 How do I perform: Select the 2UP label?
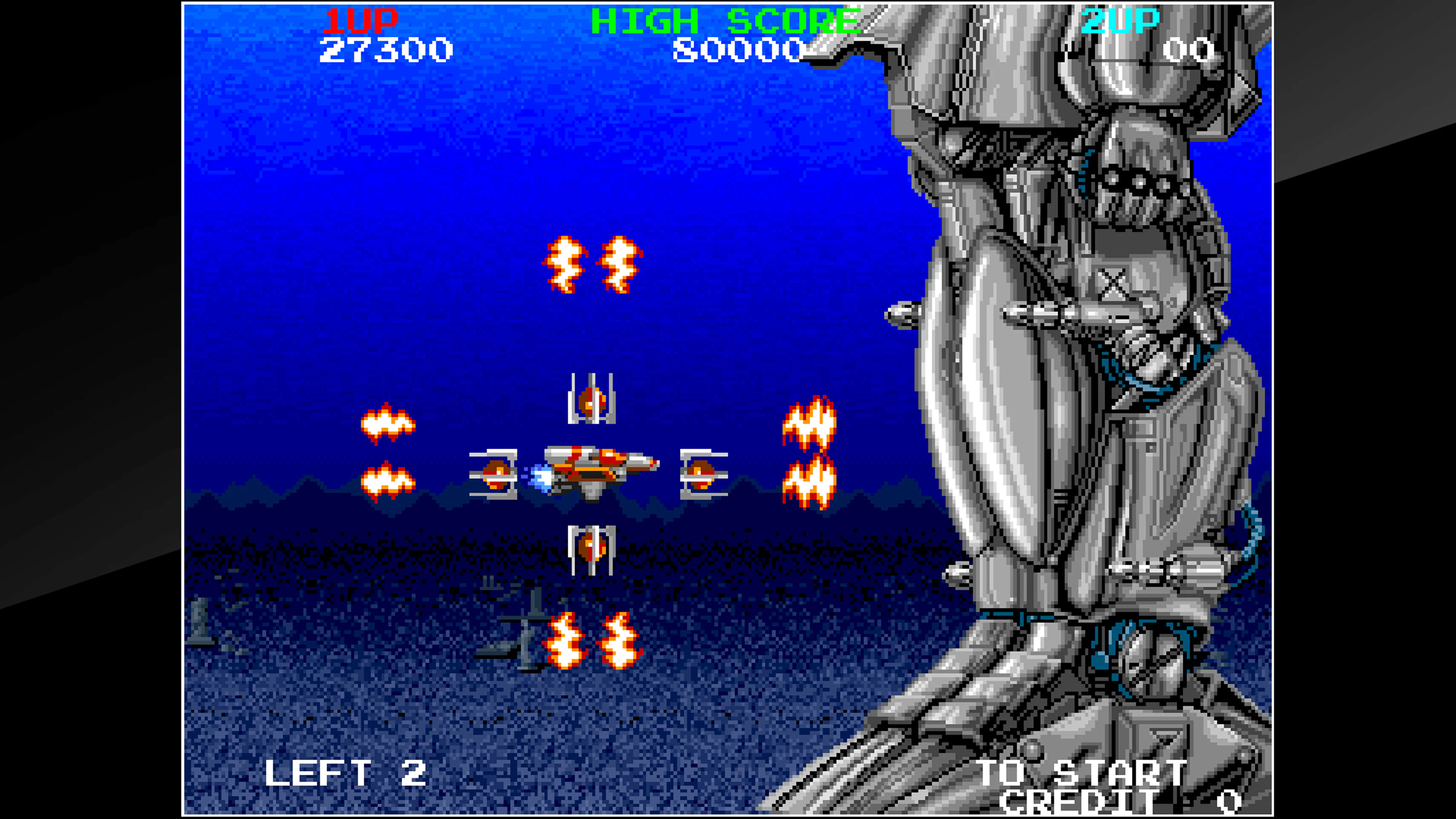click(1132, 20)
